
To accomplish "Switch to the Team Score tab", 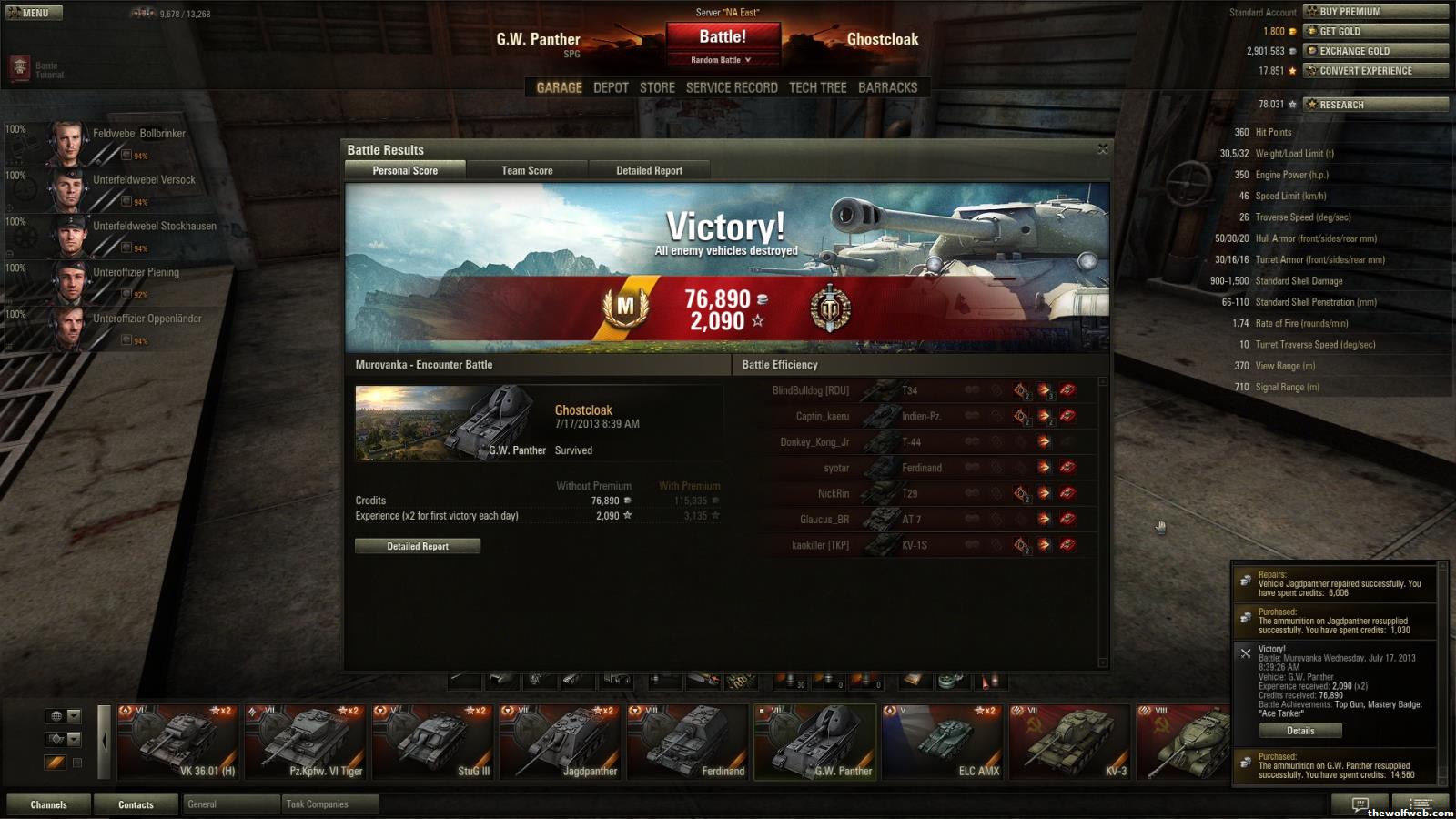I will (527, 170).
